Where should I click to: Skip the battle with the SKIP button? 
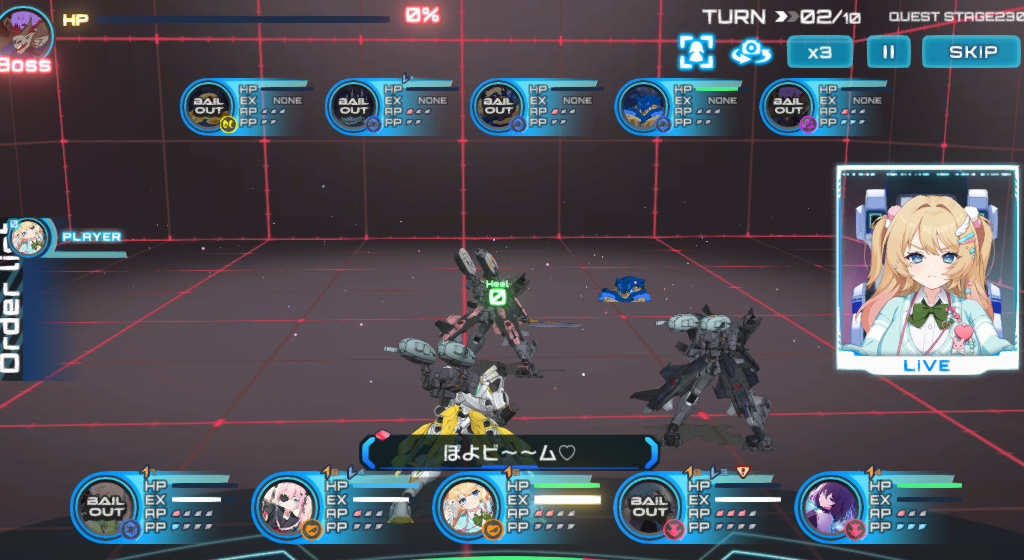(x=972, y=52)
